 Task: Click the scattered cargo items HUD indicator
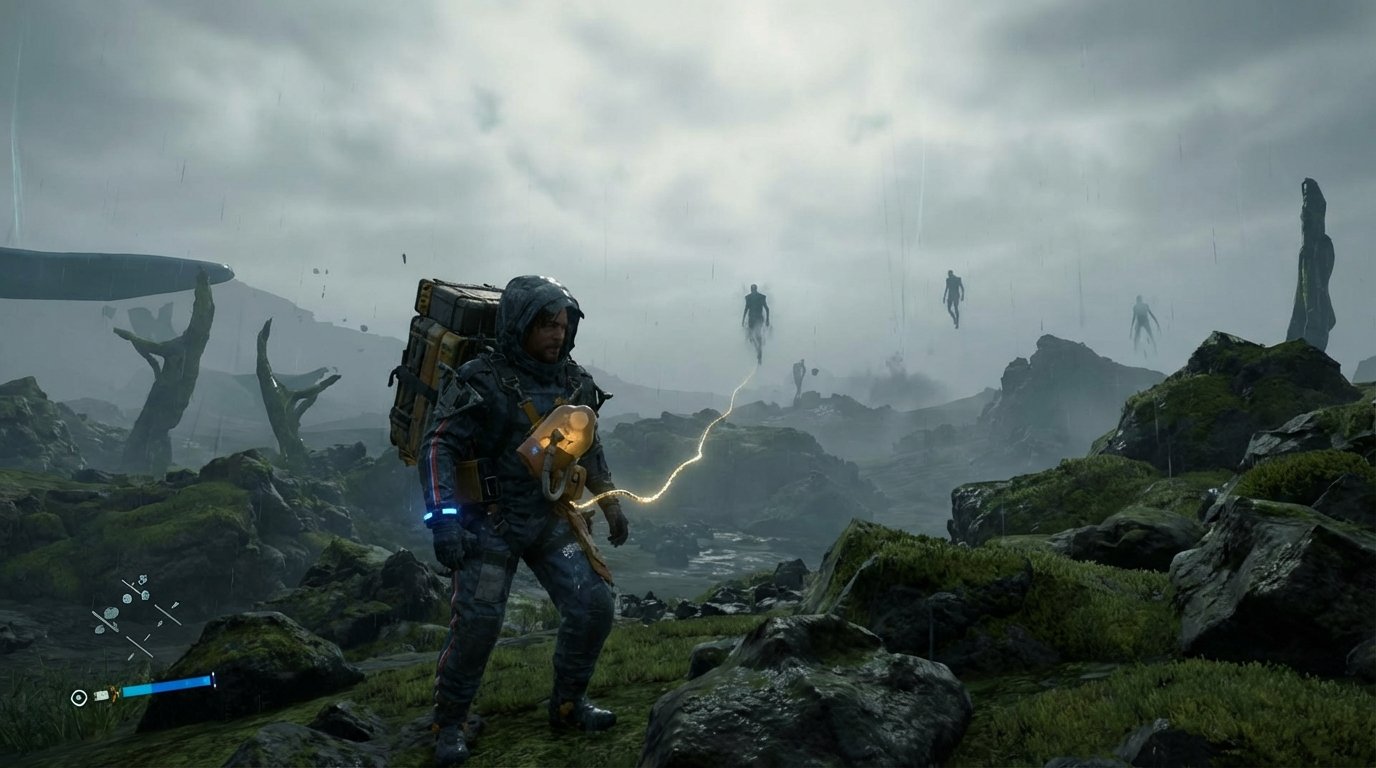pos(128,605)
